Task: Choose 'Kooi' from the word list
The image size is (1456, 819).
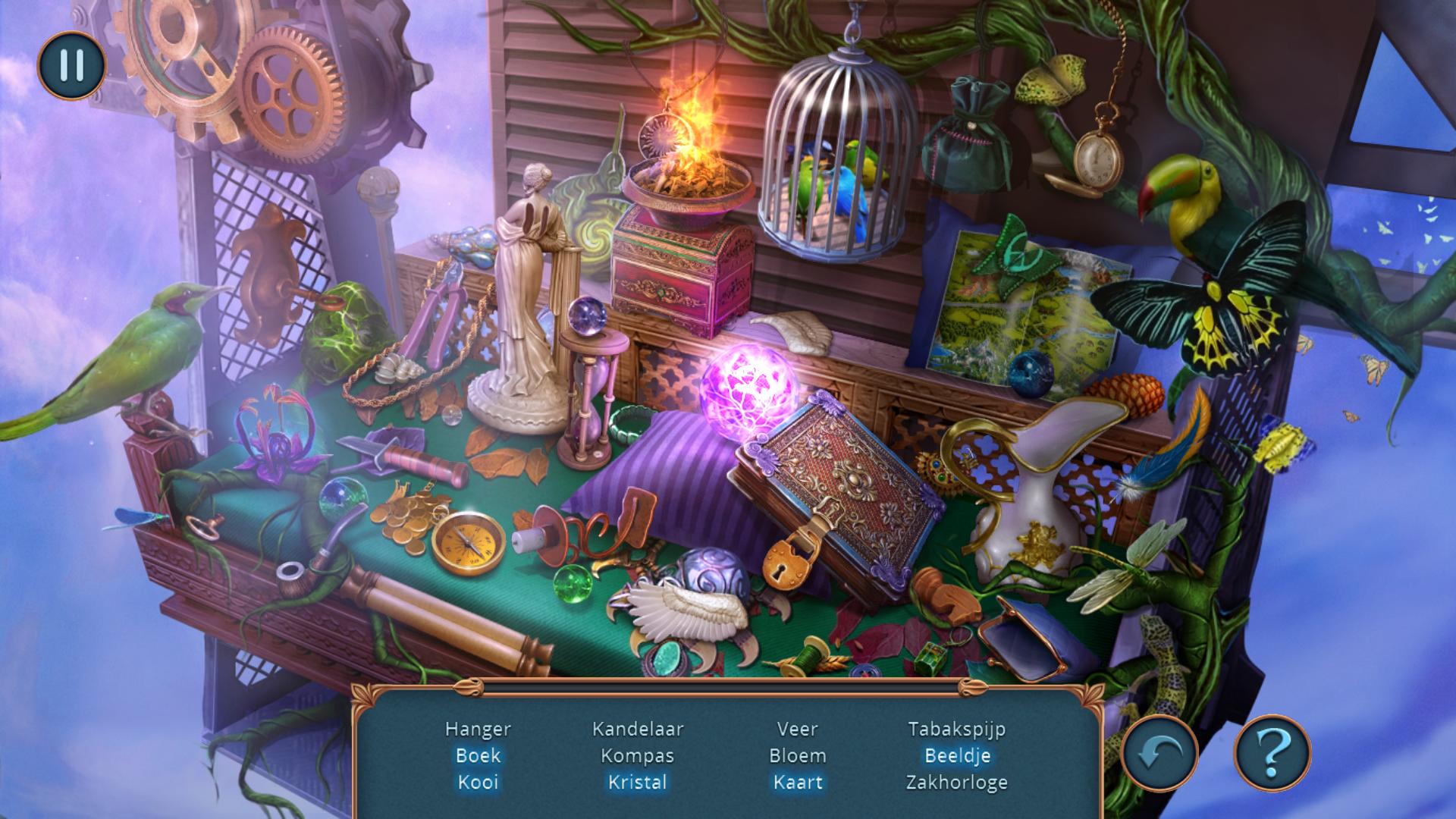Action: [x=478, y=782]
